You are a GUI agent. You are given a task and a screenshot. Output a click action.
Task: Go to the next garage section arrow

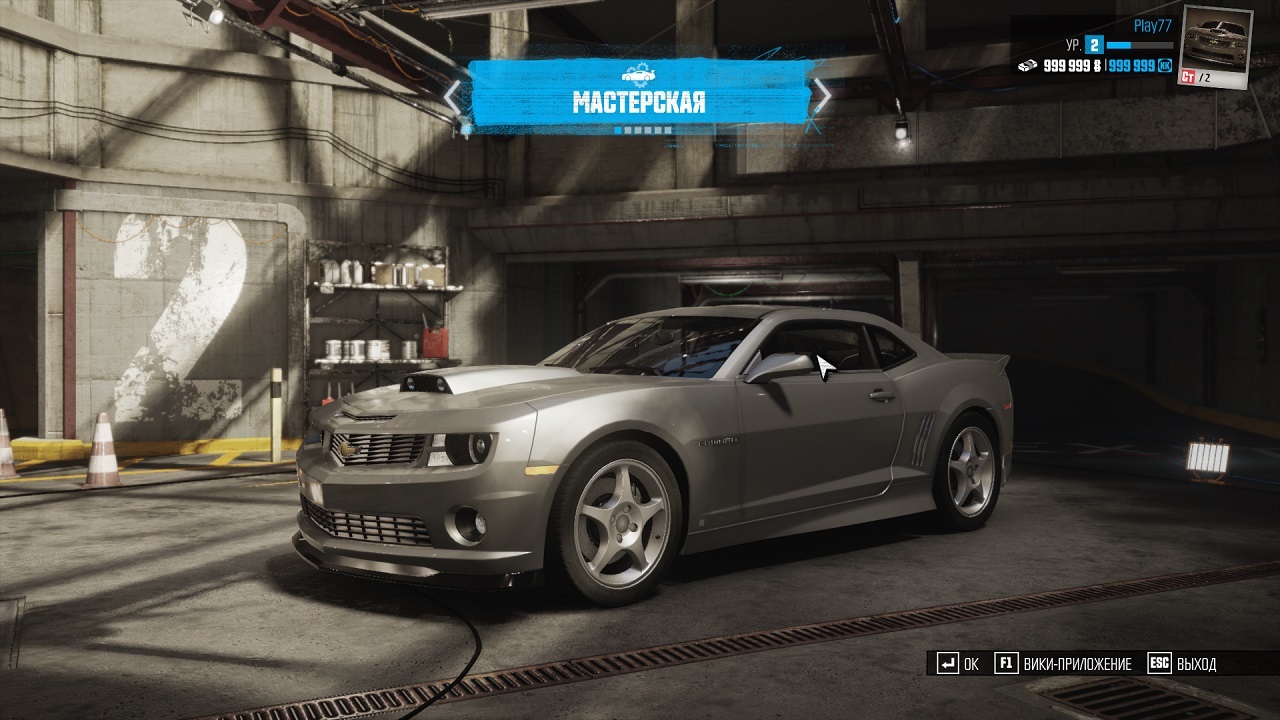click(x=822, y=95)
